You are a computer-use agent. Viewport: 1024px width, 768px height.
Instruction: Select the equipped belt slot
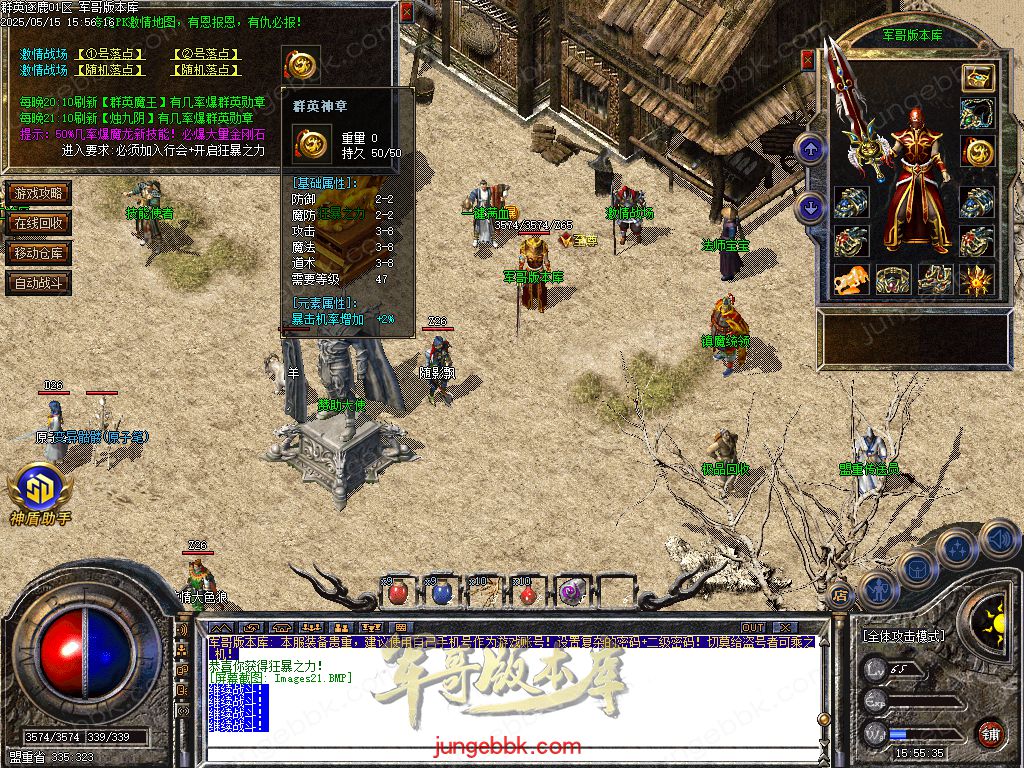[893, 279]
